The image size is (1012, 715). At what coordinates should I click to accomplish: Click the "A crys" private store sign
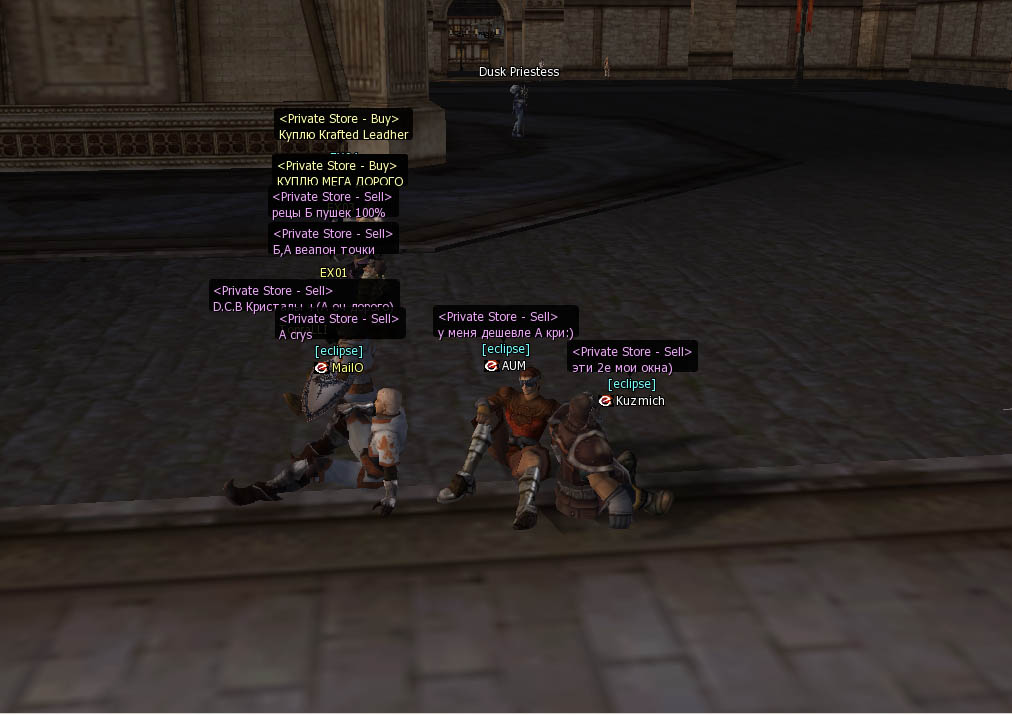pos(339,326)
